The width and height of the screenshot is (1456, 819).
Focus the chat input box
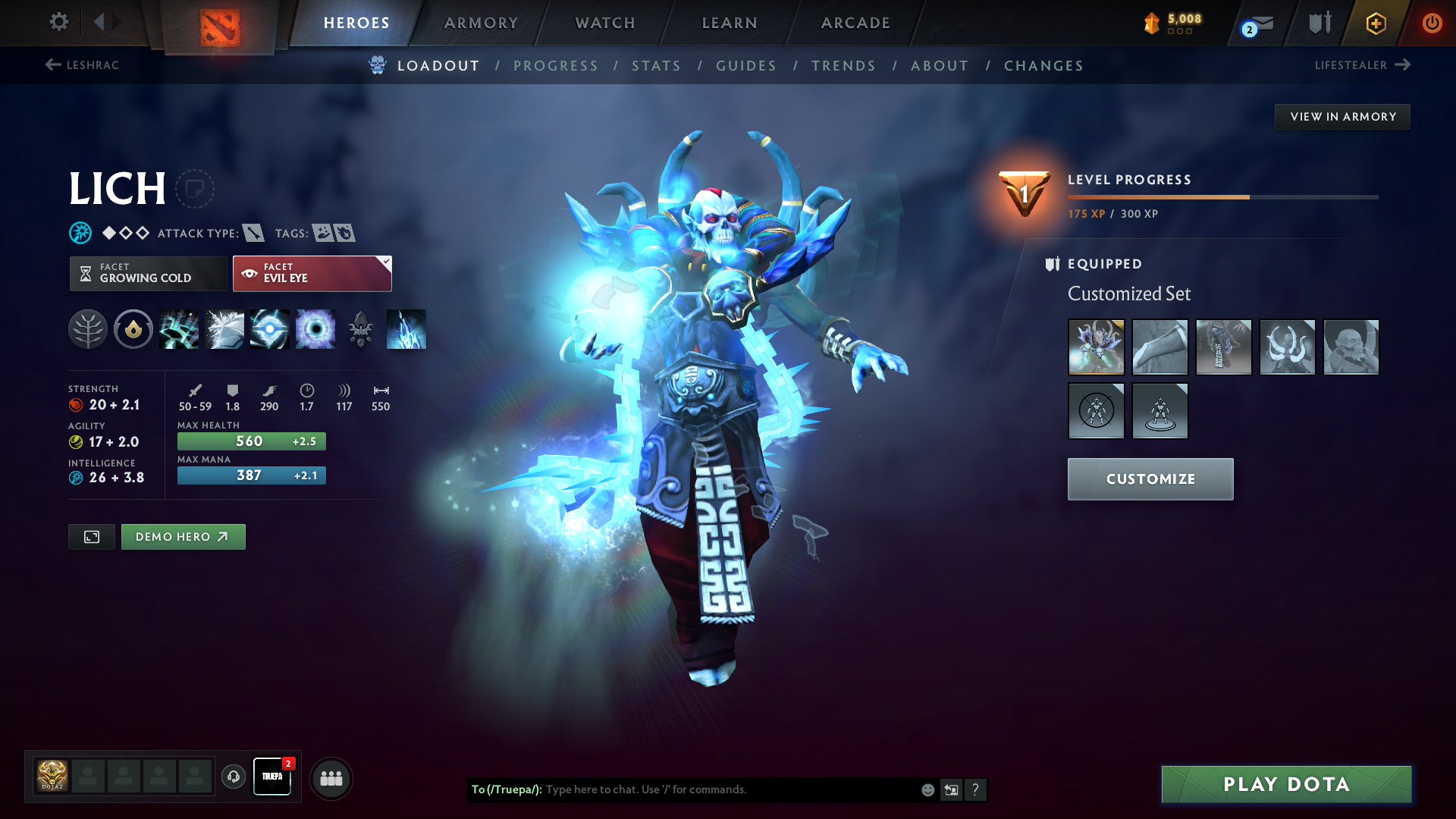point(728,789)
